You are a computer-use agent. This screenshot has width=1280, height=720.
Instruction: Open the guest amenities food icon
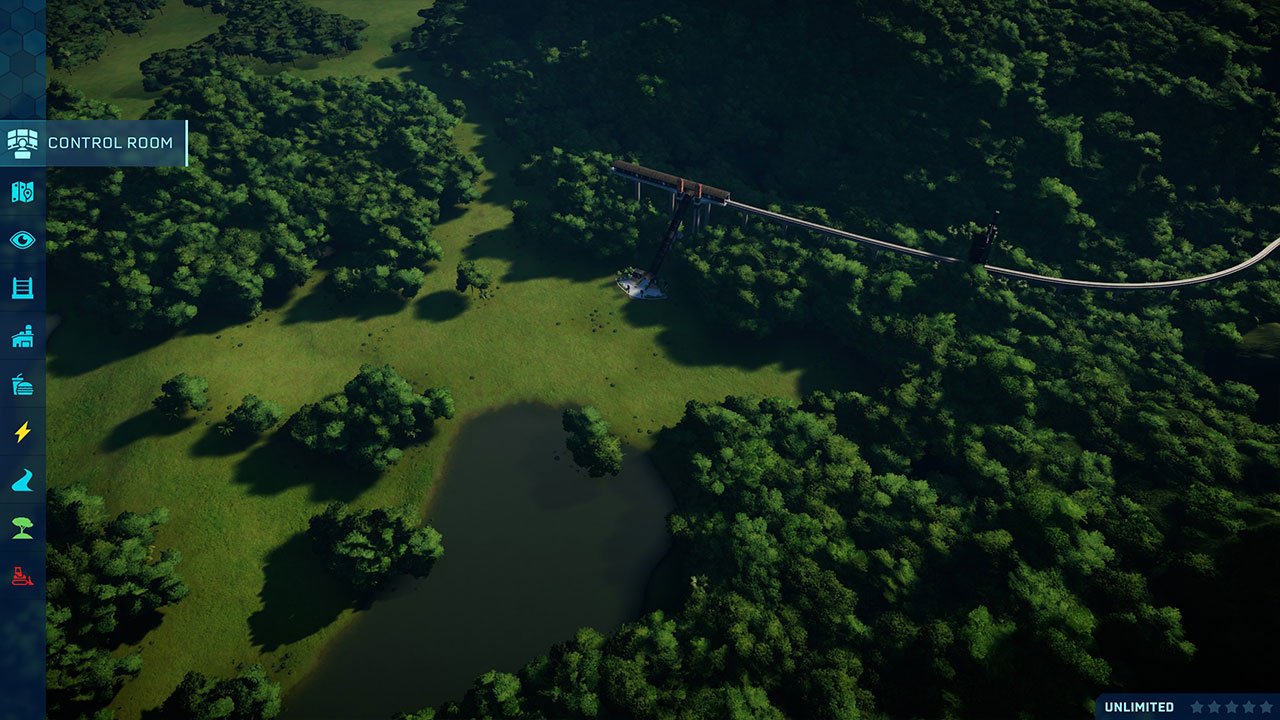[x=22, y=383]
